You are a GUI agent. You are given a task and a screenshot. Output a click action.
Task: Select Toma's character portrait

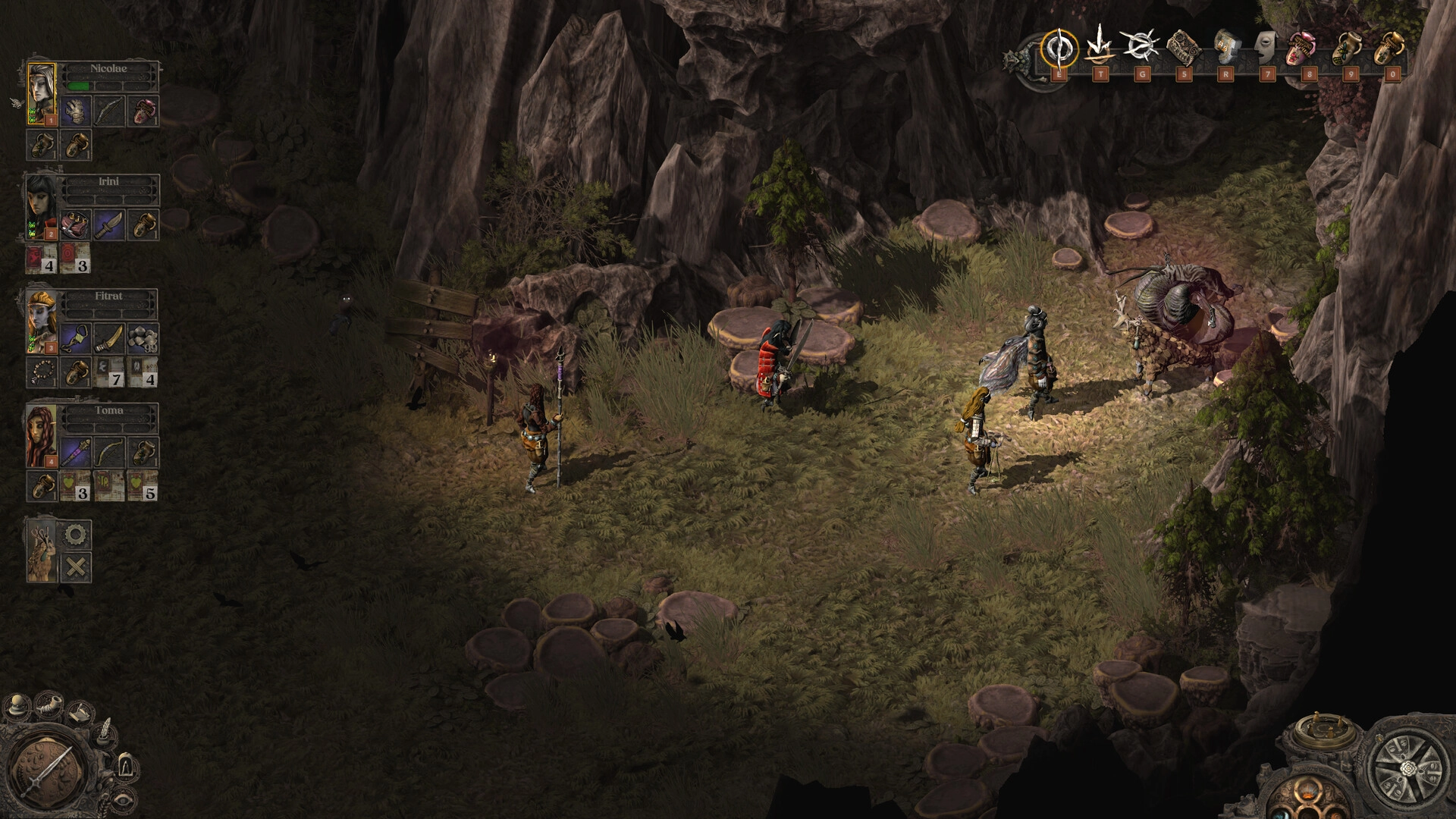[41, 435]
